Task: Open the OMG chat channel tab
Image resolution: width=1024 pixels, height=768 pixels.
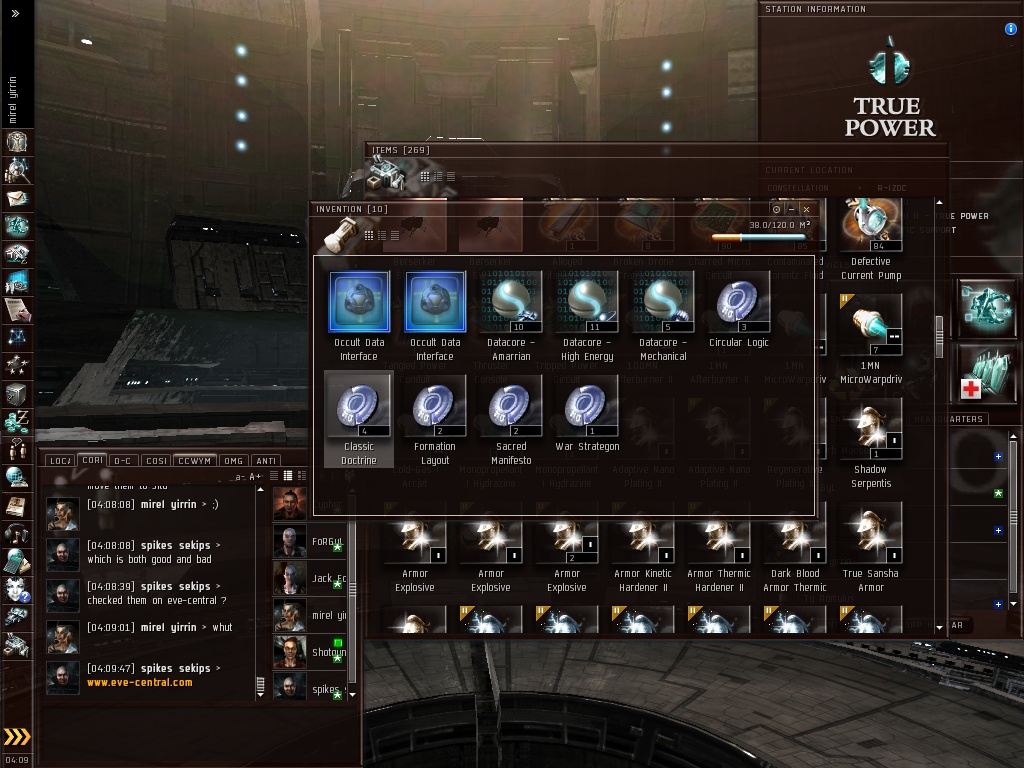Action: [x=233, y=460]
